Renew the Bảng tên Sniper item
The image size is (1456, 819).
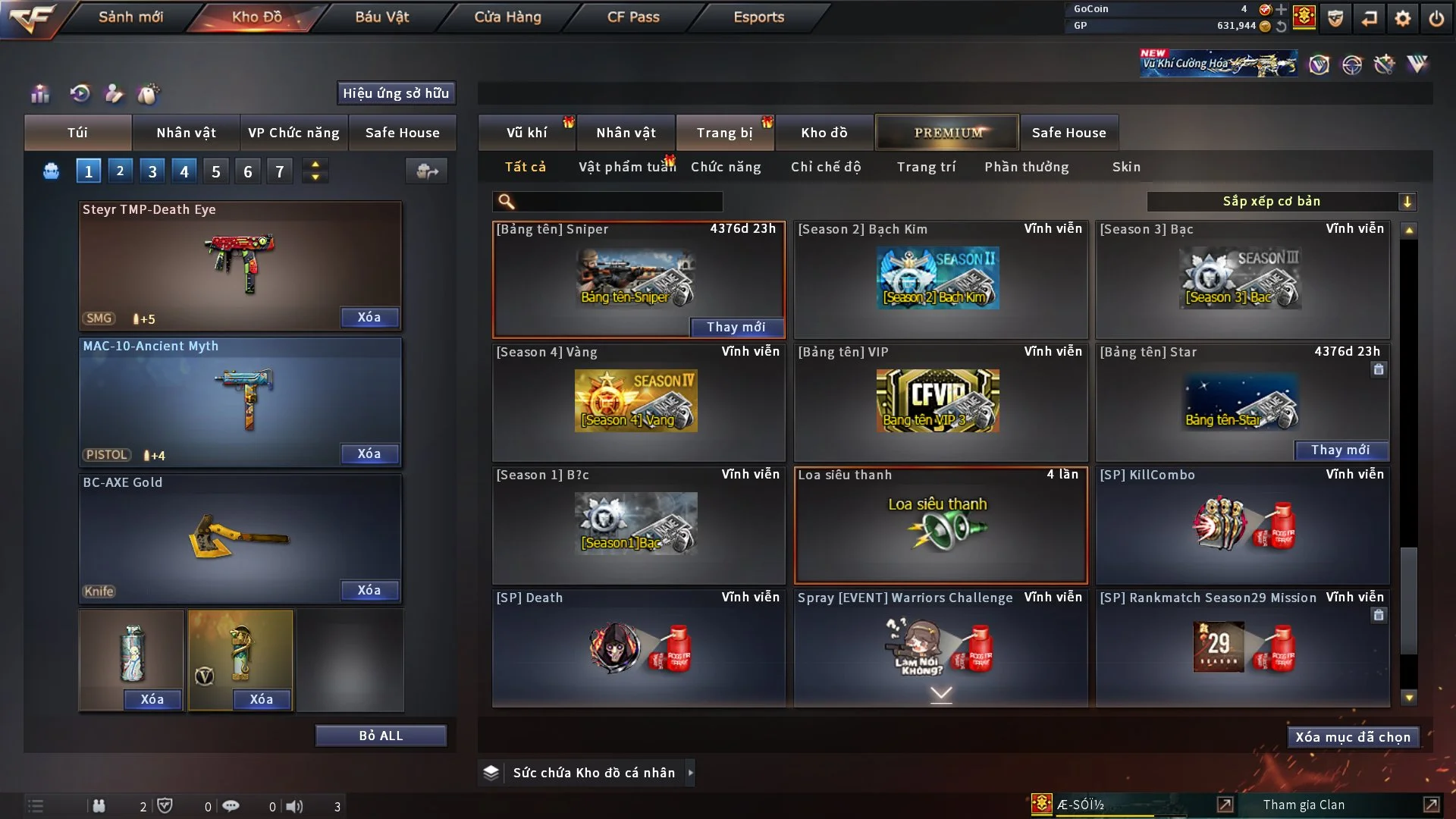point(736,327)
